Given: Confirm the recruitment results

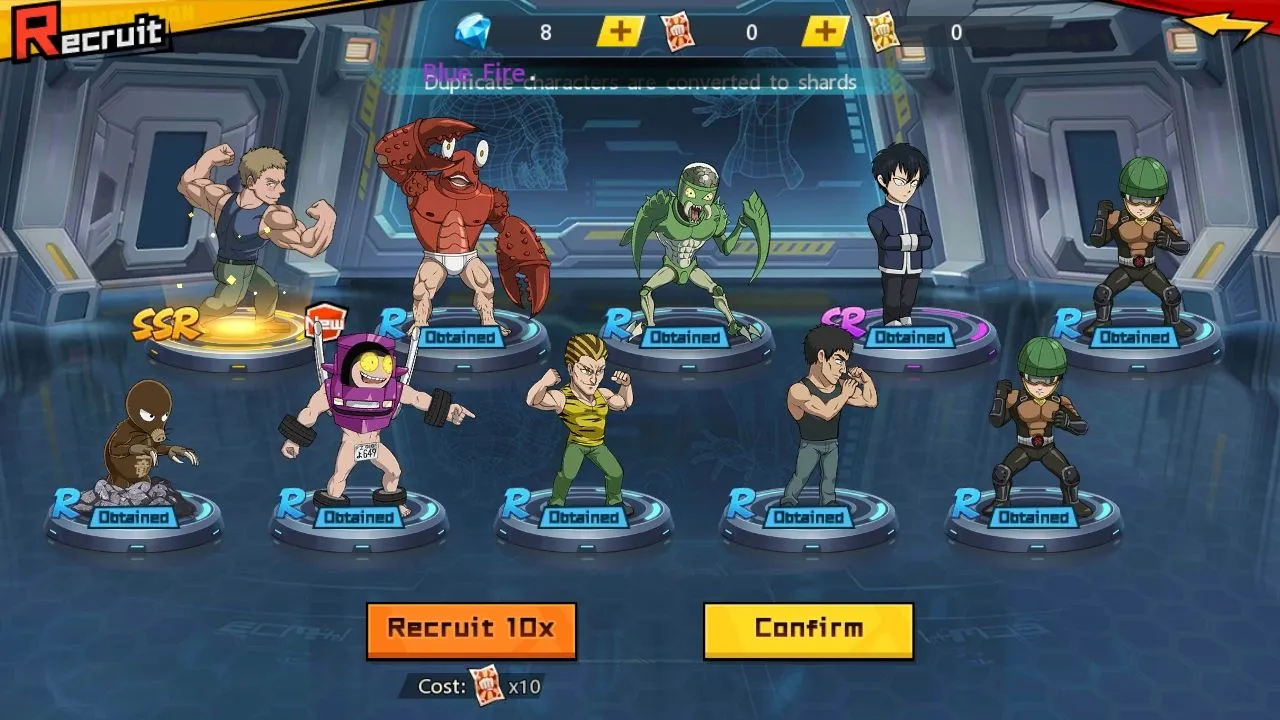Looking at the screenshot, I should [808, 630].
